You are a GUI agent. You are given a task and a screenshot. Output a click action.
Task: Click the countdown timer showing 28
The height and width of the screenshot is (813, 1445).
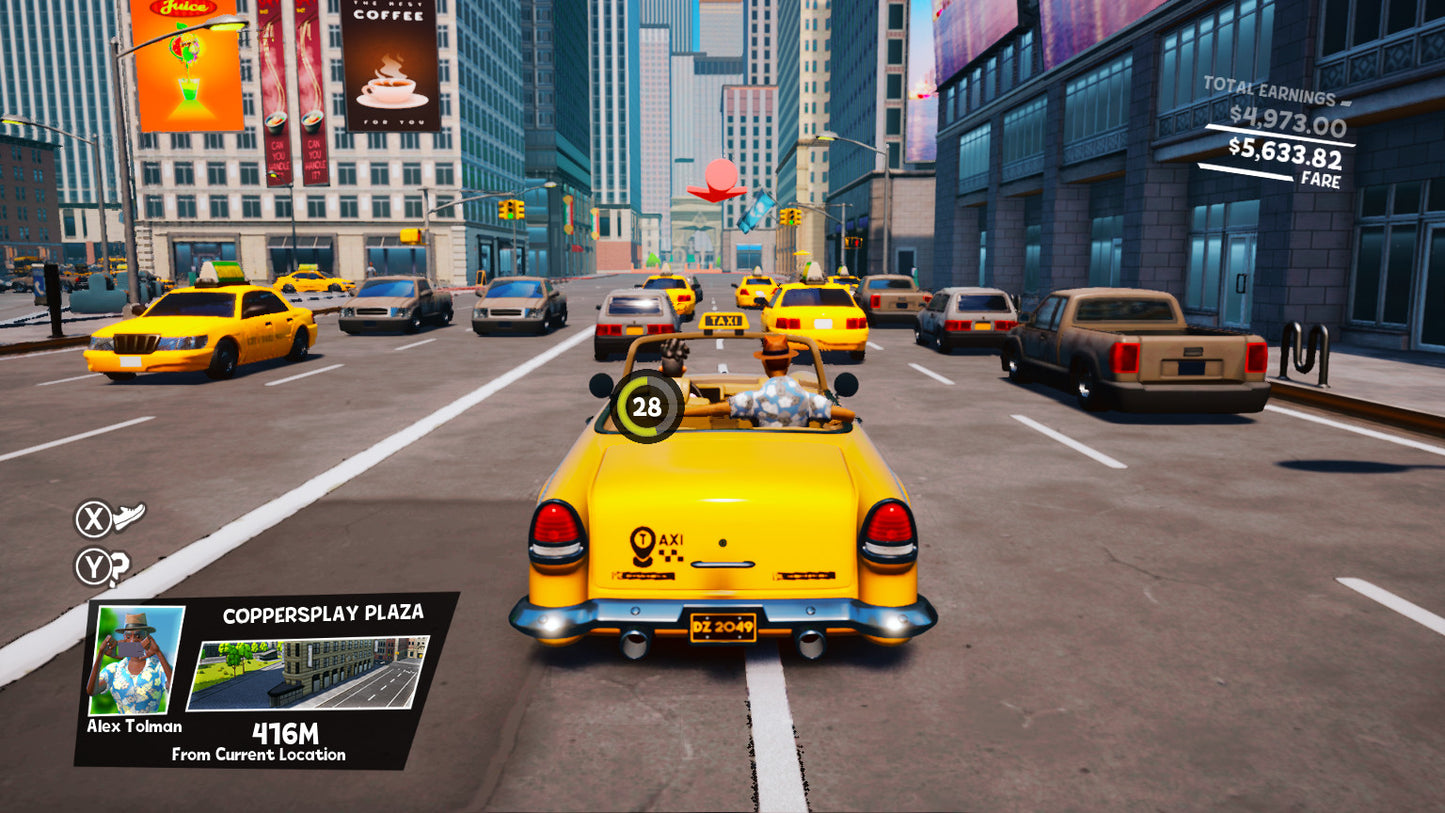click(x=645, y=405)
